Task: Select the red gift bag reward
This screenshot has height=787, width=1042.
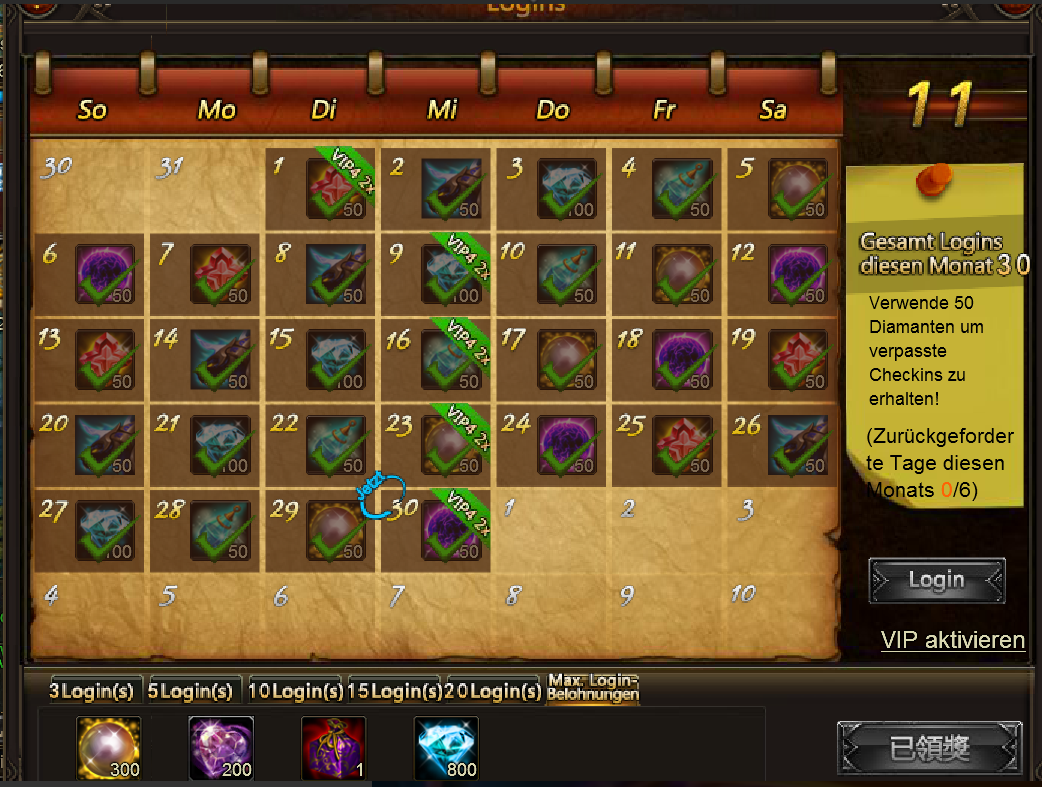Action: pos(334,747)
